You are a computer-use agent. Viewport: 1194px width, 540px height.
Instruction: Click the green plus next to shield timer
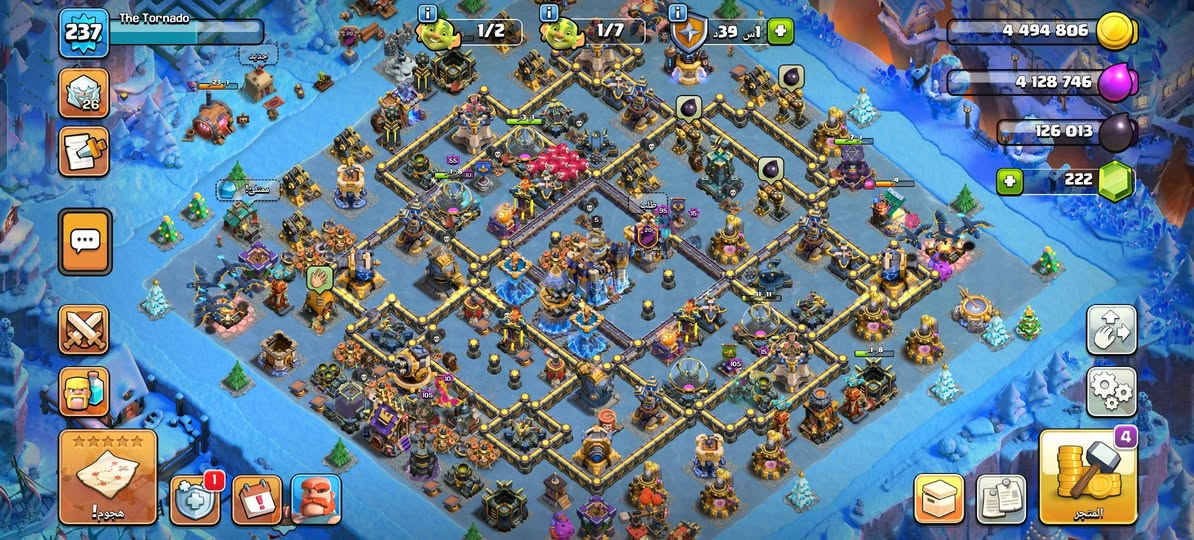(780, 32)
